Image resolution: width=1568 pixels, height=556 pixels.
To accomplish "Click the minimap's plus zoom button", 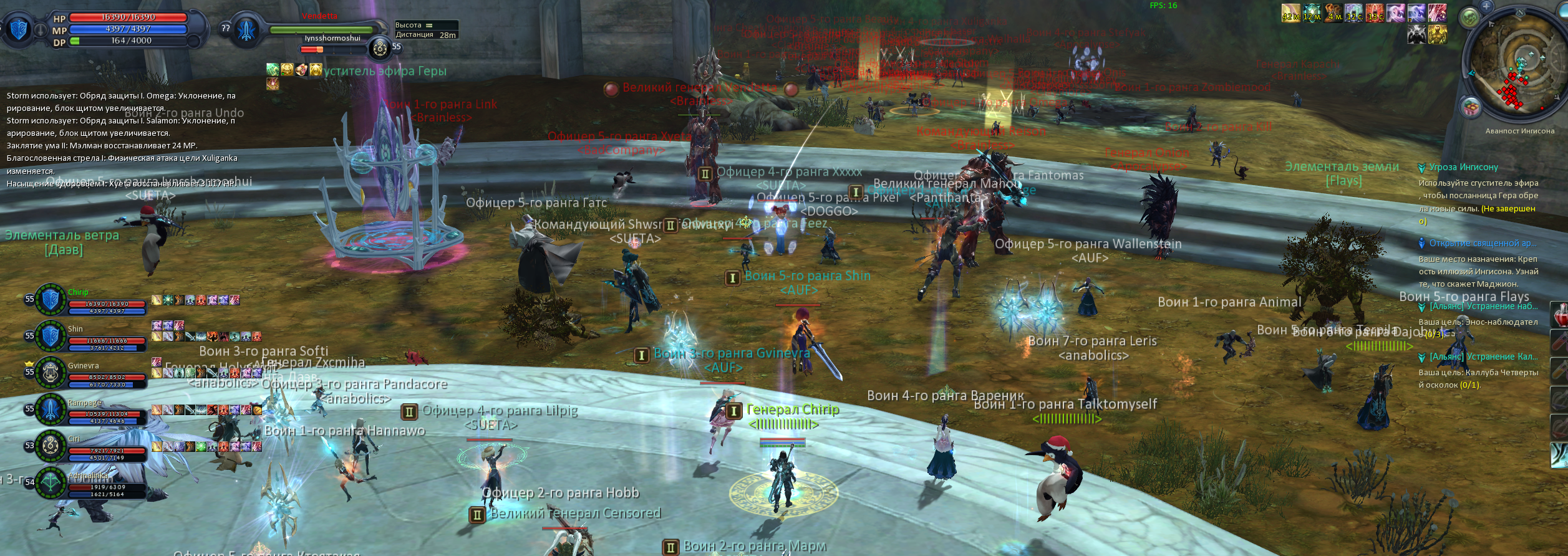I will (x=1487, y=6).
